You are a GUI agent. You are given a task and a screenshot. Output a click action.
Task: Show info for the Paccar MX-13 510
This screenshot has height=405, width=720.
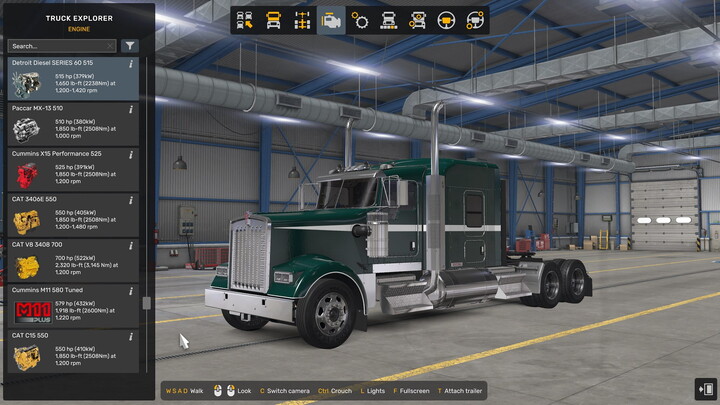pyautogui.click(x=132, y=109)
